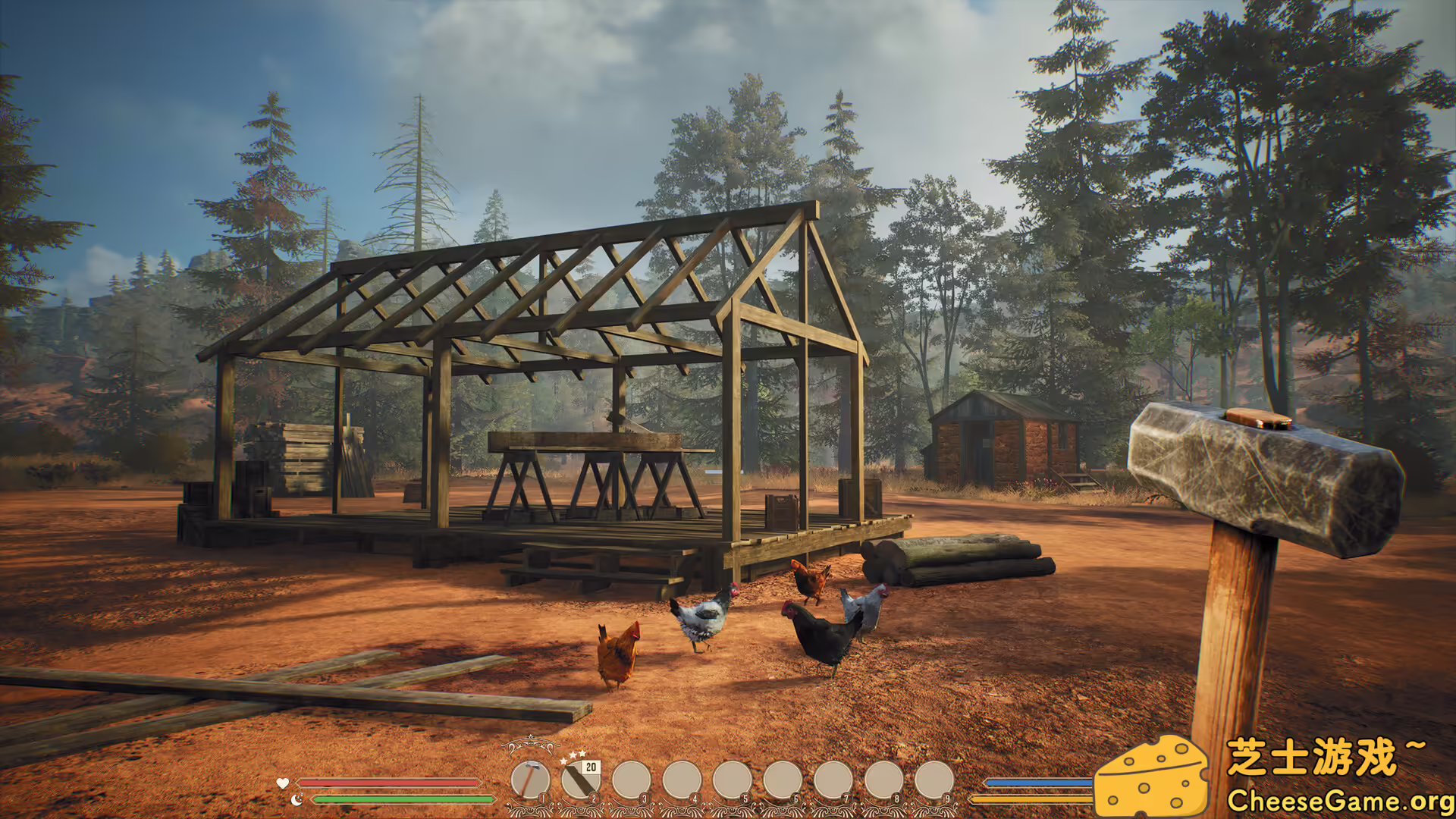The image size is (1456, 819).
Task: Click the heart icon beside the health bar
Action: pos(282,783)
